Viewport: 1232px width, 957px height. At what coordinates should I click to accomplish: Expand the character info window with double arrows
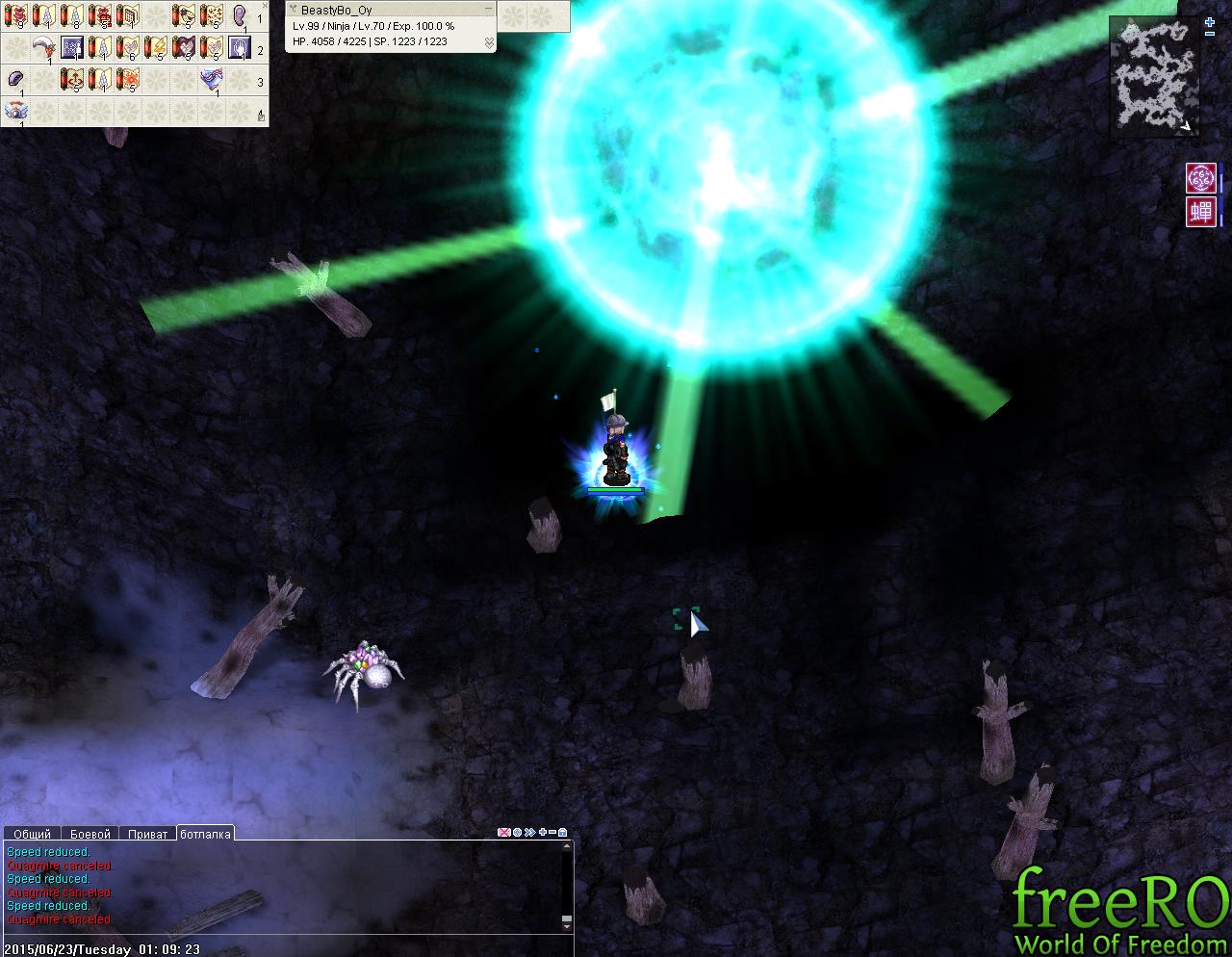click(489, 42)
